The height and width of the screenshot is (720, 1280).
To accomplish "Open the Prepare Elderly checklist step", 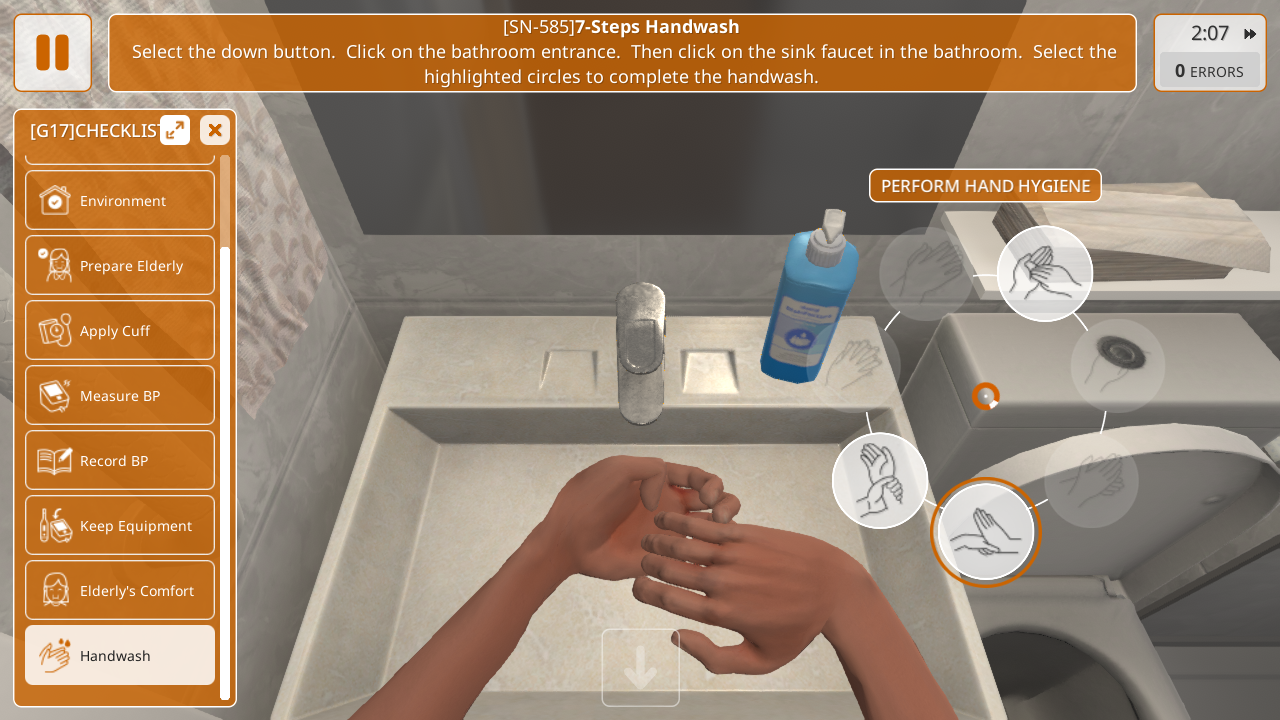I will (120, 265).
